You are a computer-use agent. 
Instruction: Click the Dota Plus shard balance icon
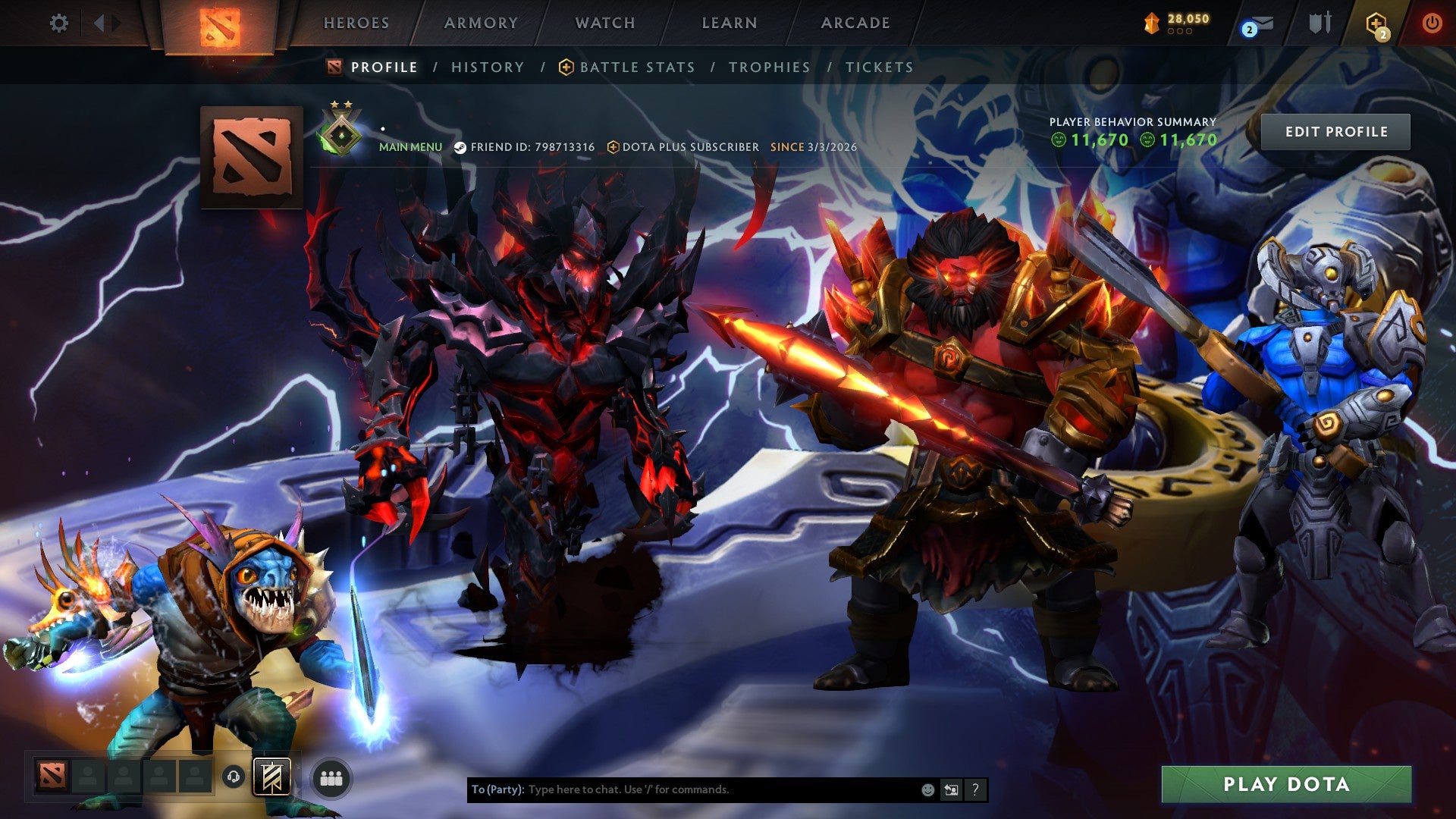1151,21
